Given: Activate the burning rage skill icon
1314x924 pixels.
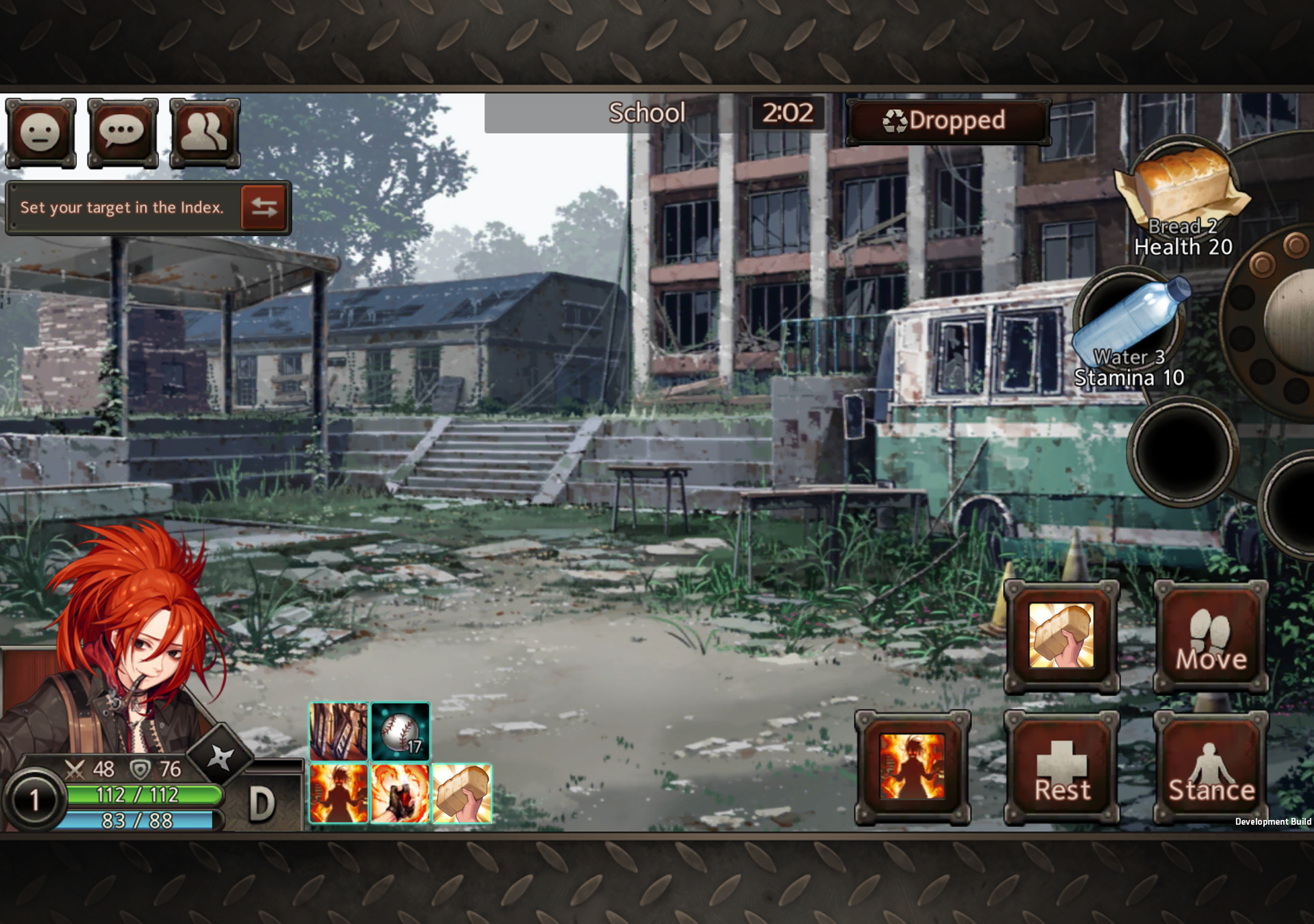Looking at the screenshot, I should 338,793.
